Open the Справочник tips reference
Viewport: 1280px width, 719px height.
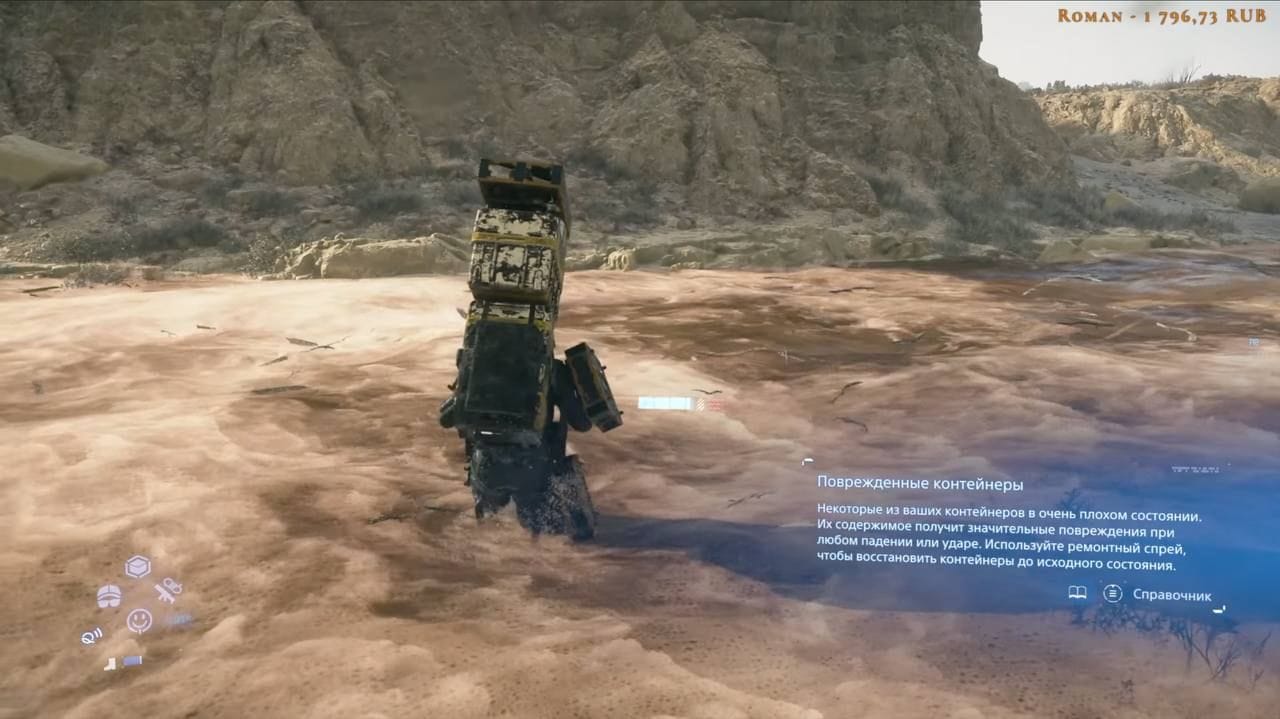coord(1171,595)
